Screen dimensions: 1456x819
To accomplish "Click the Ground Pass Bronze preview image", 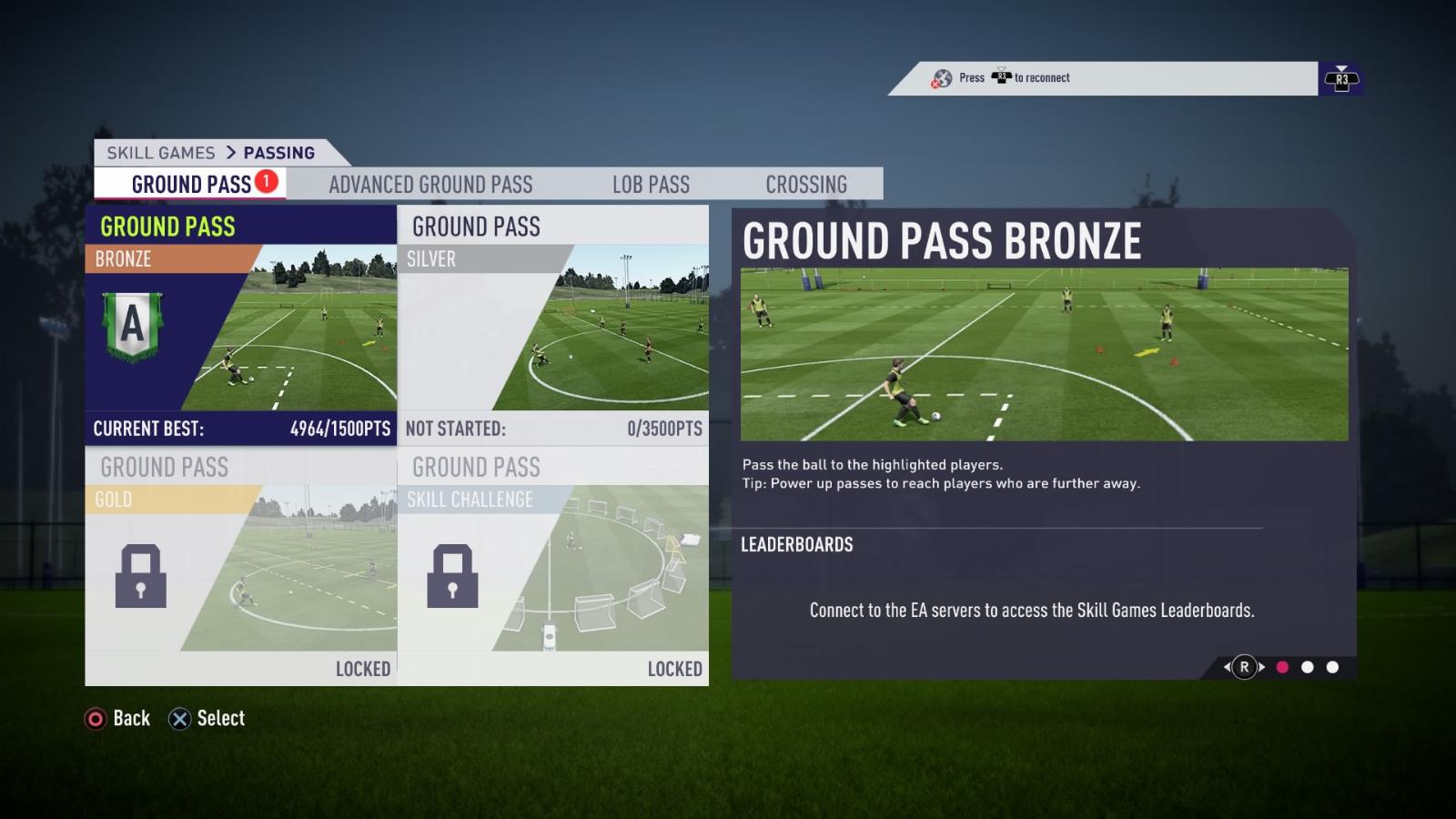I will point(1044,354).
